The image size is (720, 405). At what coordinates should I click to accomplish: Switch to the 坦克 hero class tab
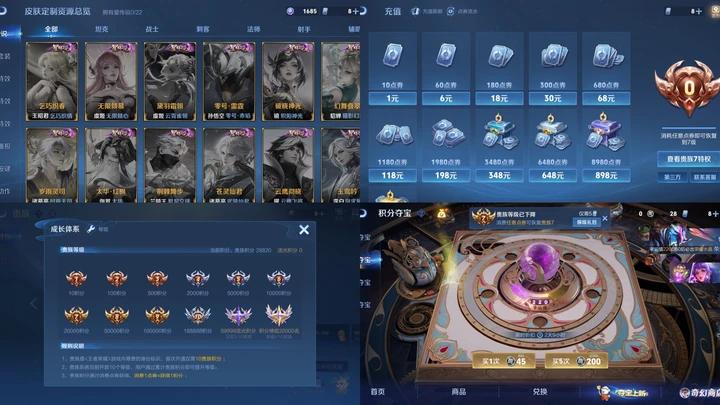click(x=103, y=30)
